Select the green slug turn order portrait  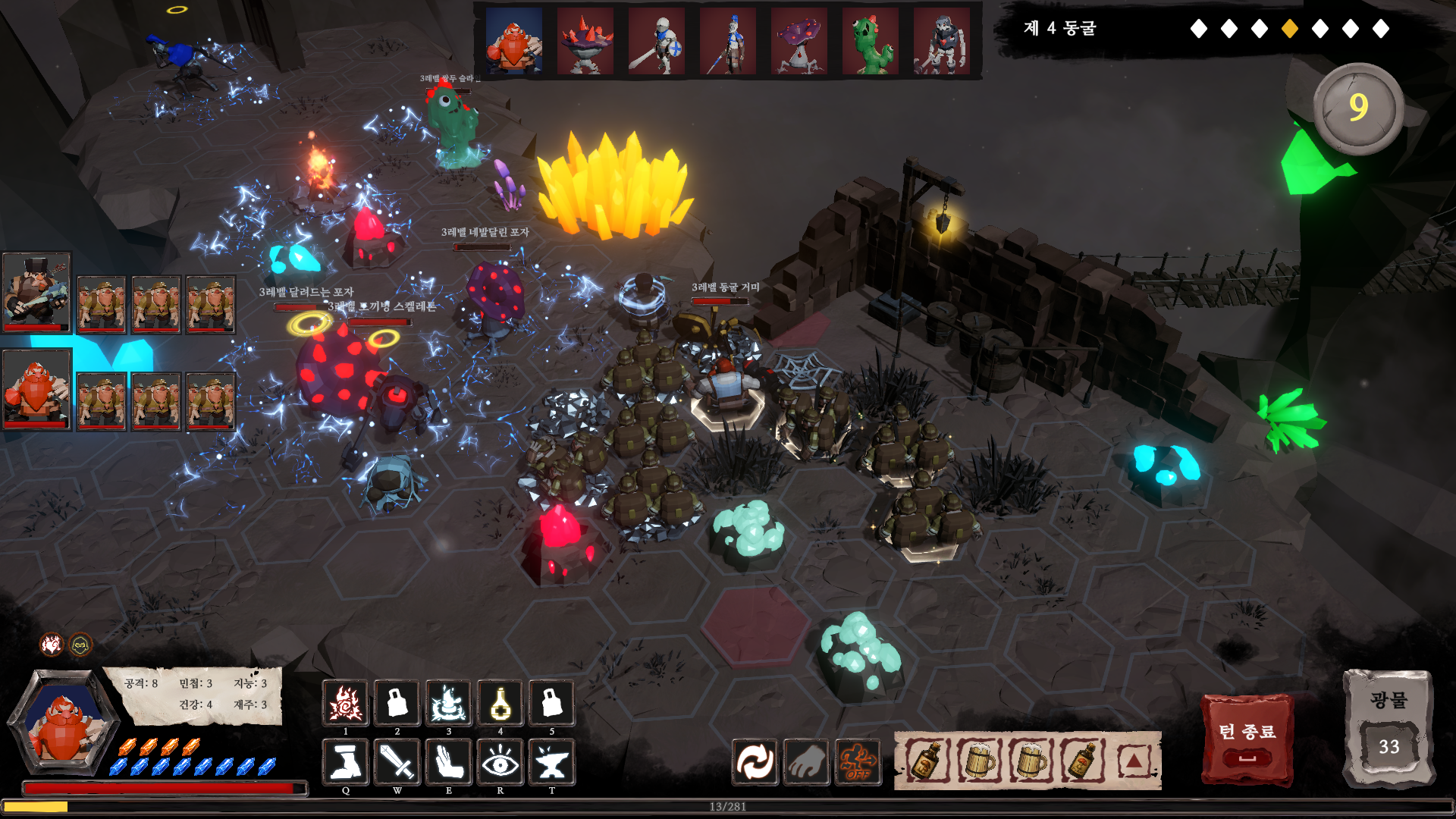coord(871,41)
